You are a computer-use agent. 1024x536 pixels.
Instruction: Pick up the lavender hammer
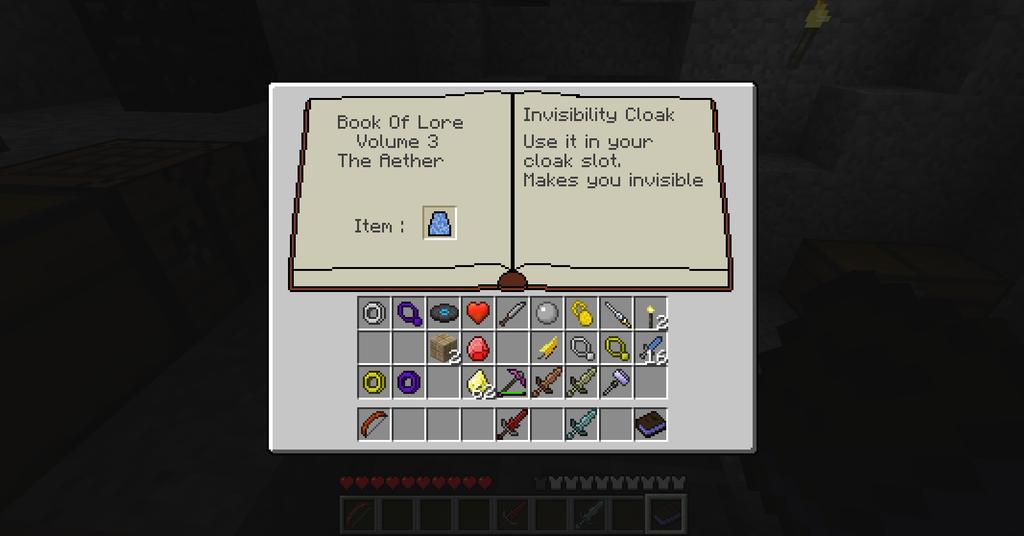tap(614, 382)
